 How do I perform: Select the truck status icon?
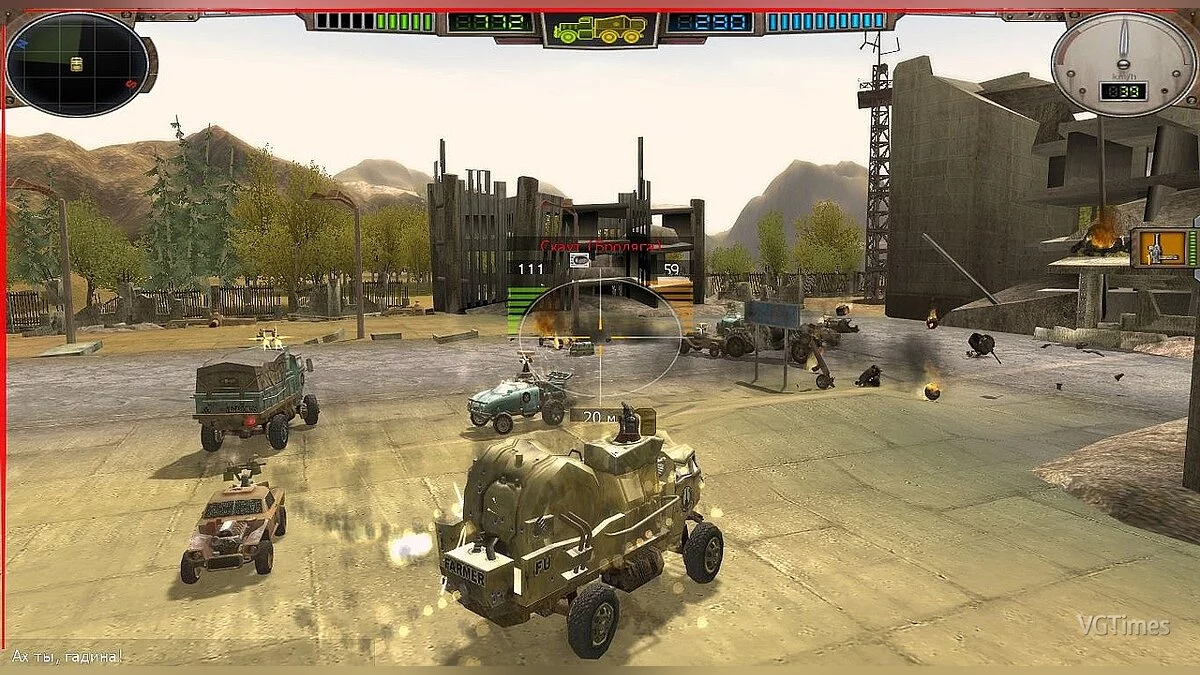click(600, 29)
